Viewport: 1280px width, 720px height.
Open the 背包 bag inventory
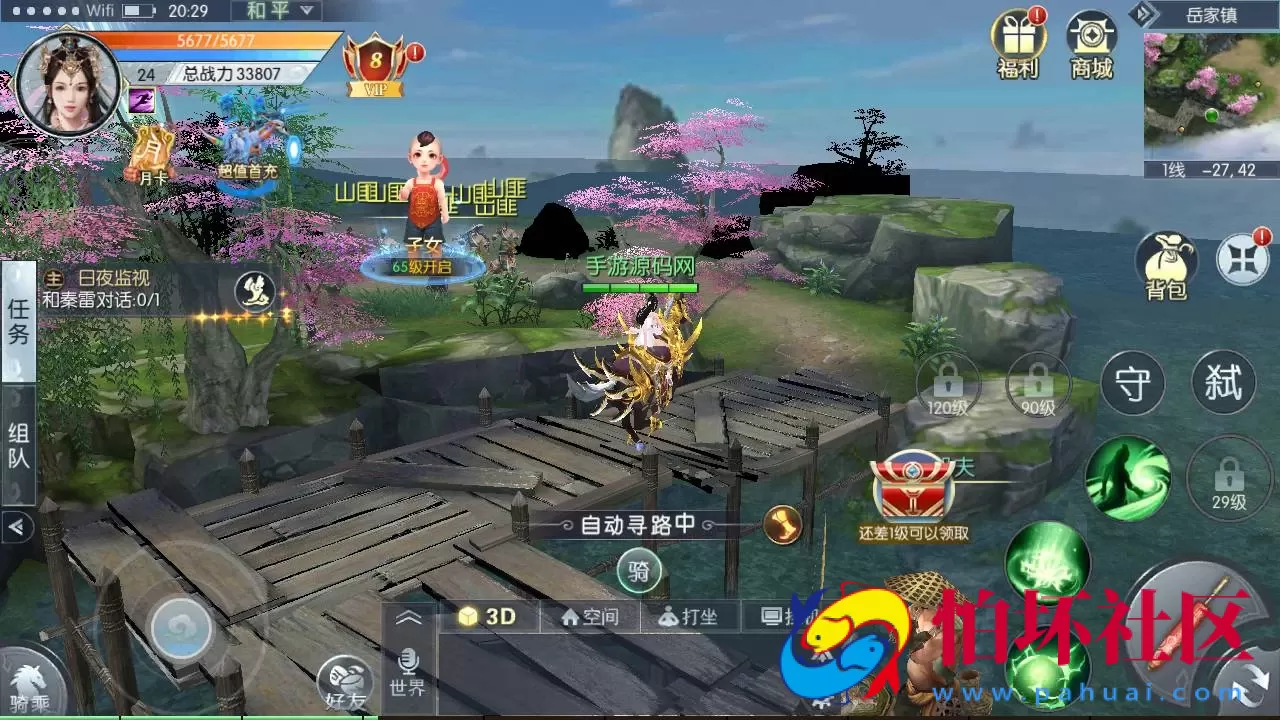click(1166, 266)
